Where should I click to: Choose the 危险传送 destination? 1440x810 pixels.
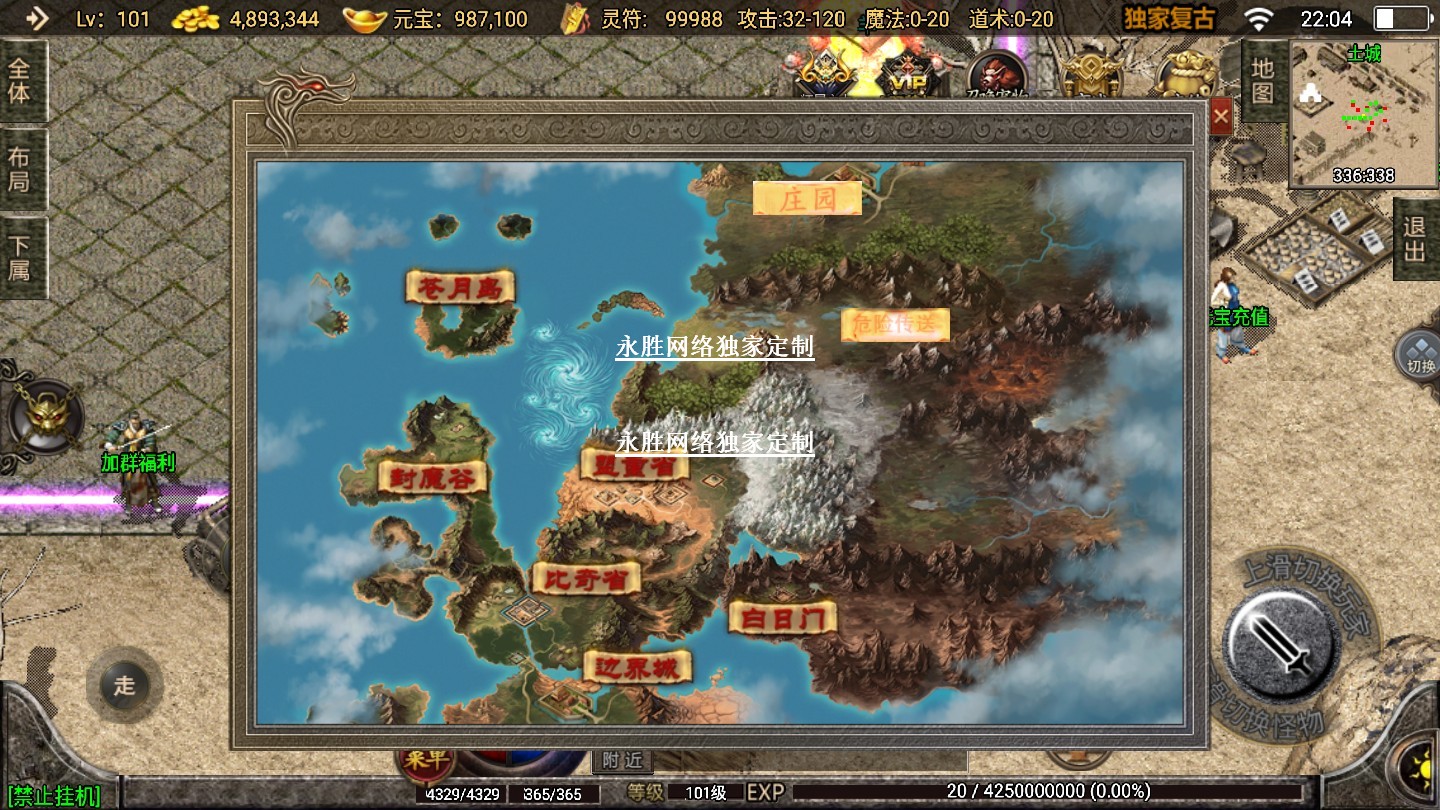click(x=895, y=324)
